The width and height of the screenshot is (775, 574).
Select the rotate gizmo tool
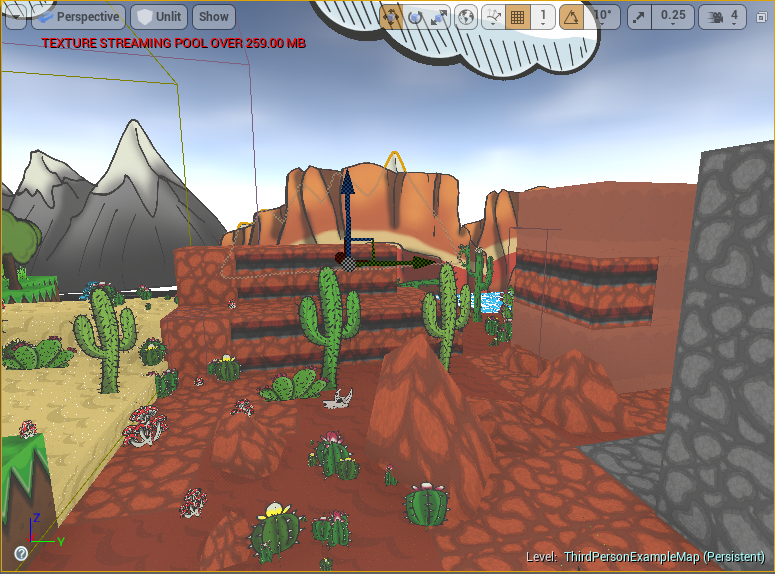tap(415, 17)
